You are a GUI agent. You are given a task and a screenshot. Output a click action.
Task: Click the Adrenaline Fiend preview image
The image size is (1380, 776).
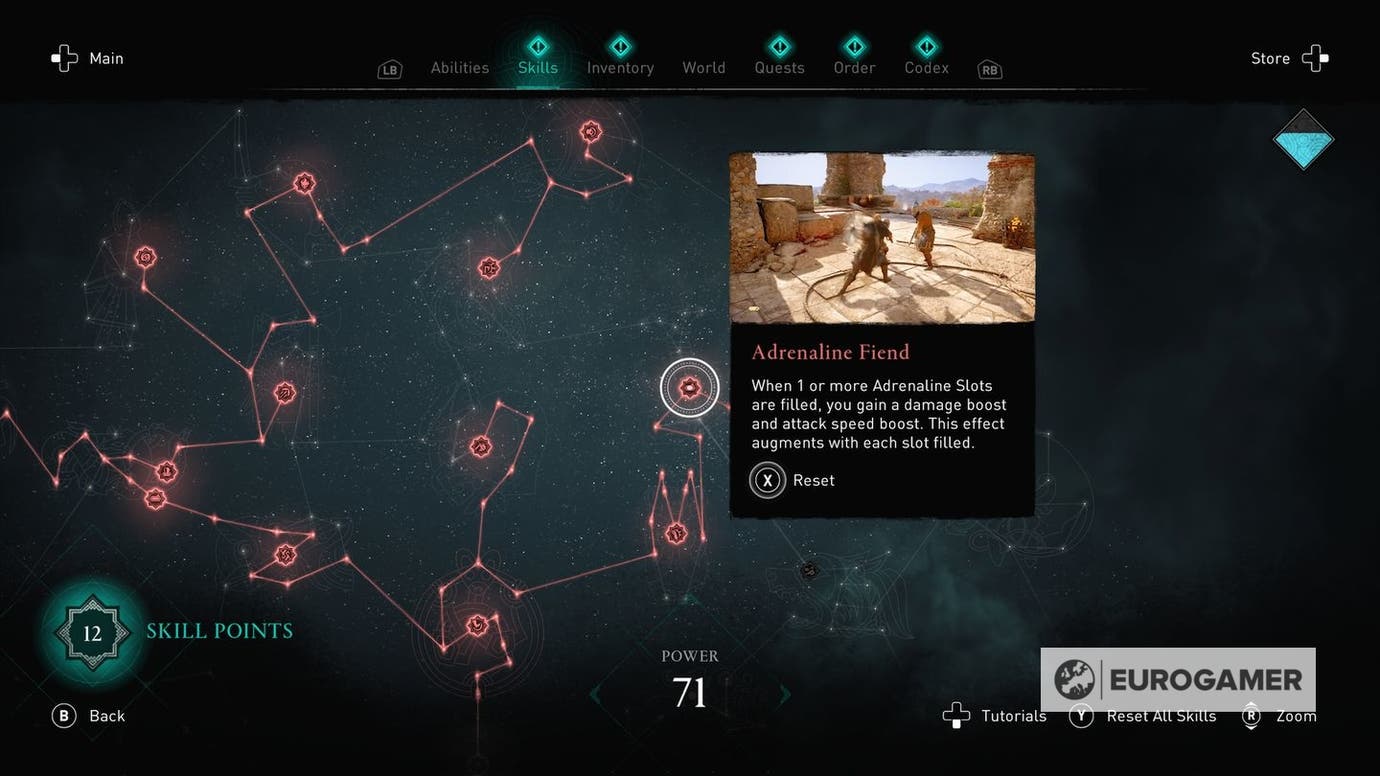(x=881, y=237)
